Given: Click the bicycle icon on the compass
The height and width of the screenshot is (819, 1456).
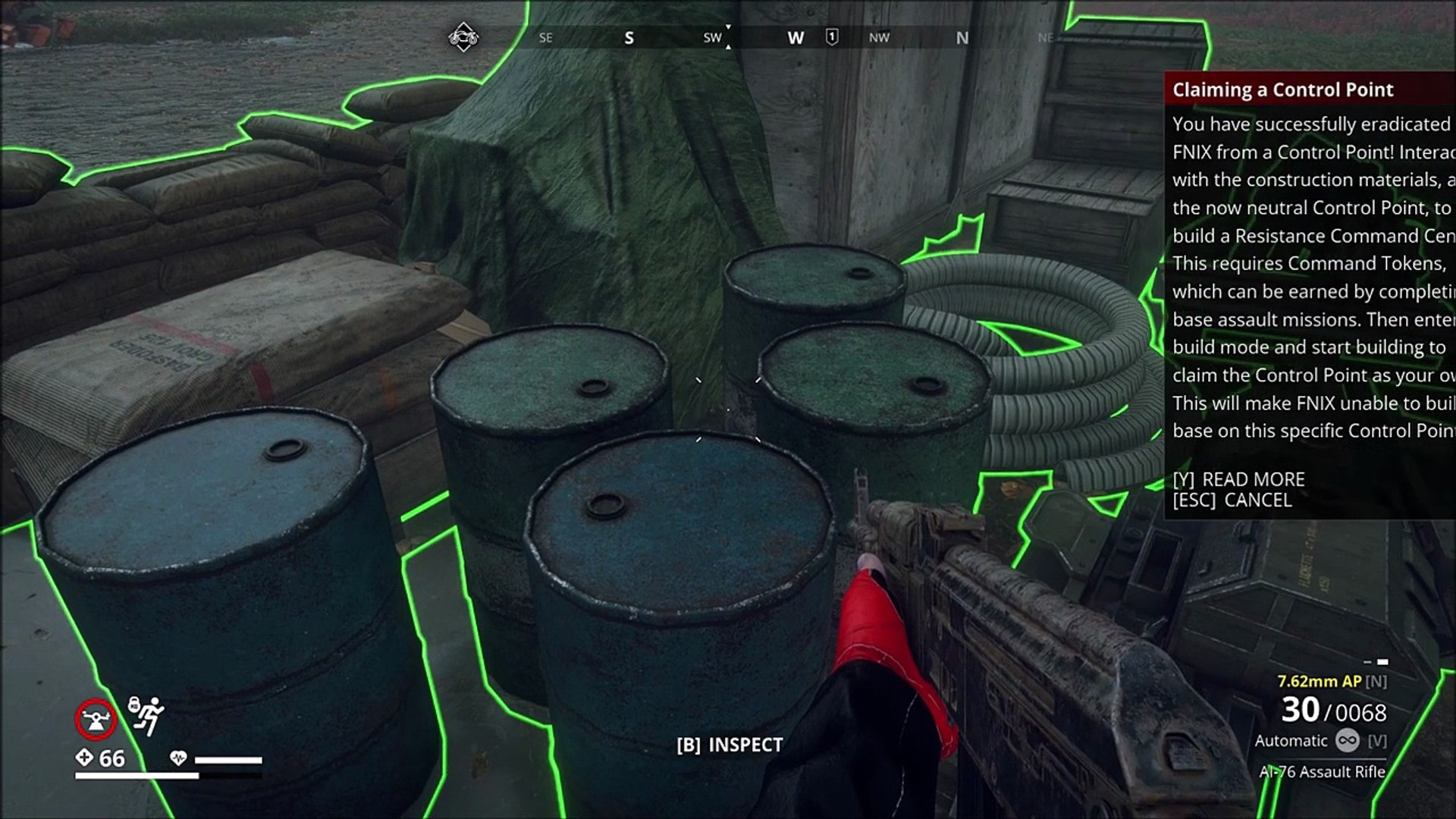Looking at the screenshot, I should tap(463, 37).
